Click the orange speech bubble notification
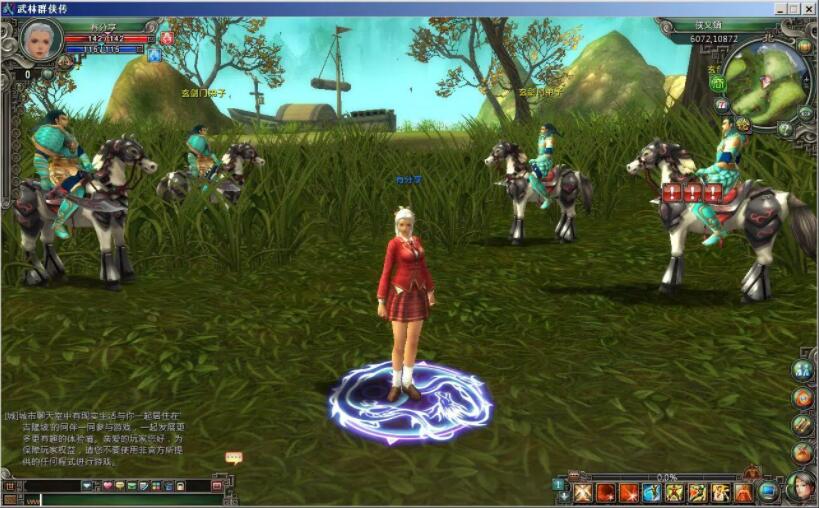 [234, 458]
